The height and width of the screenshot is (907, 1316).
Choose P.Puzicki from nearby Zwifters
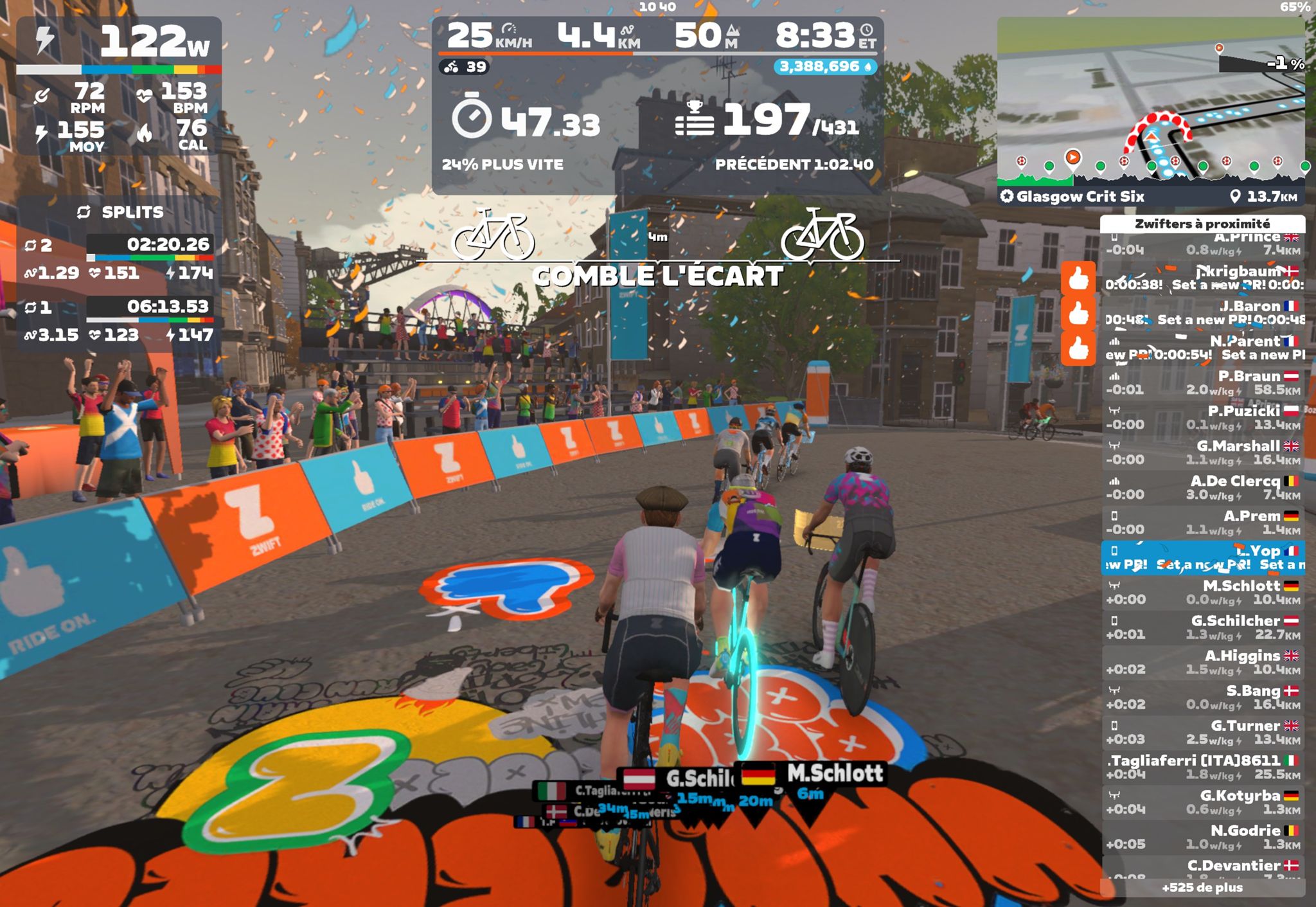coord(1202,418)
